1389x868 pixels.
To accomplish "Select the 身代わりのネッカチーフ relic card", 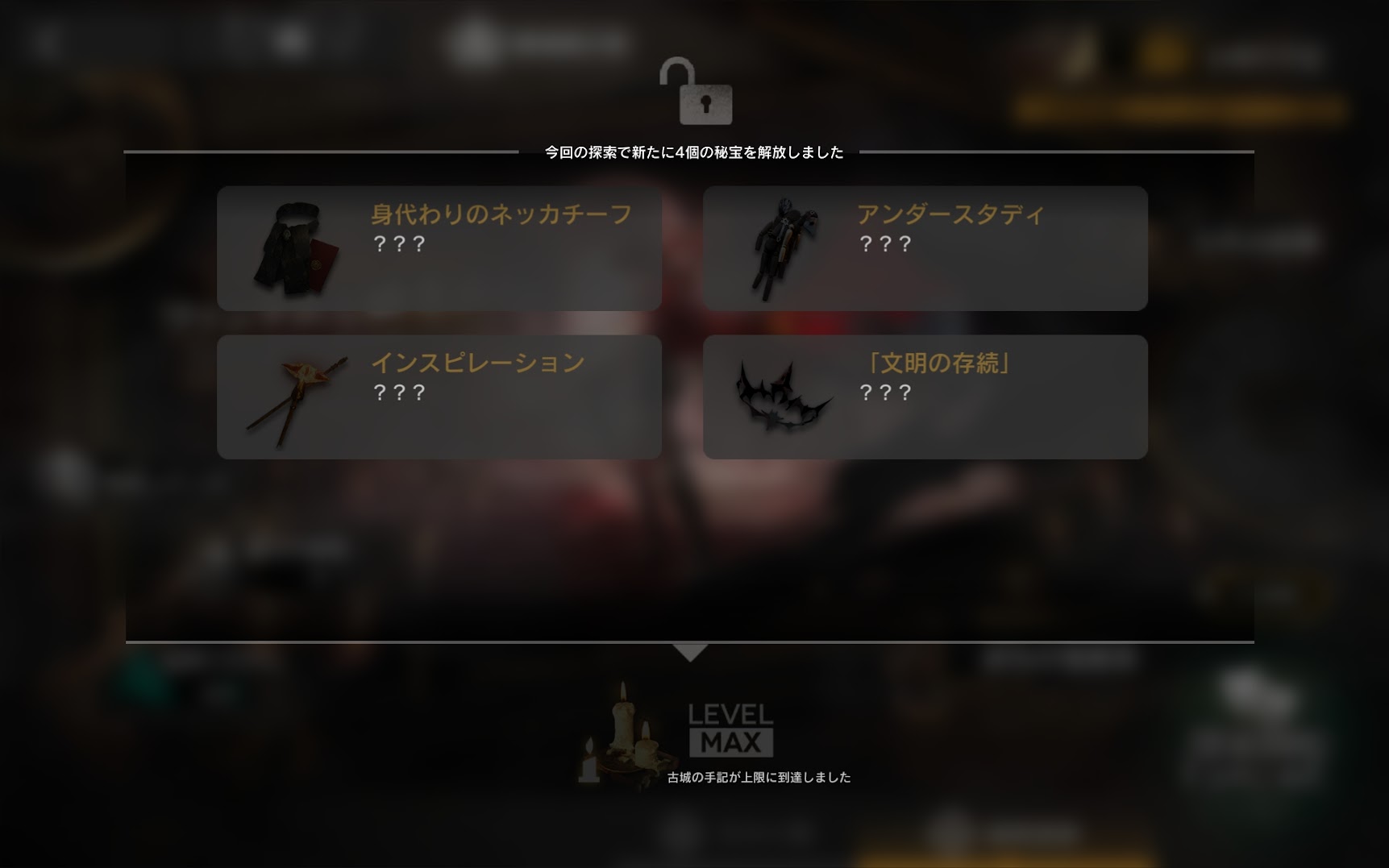I will [439, 248].
